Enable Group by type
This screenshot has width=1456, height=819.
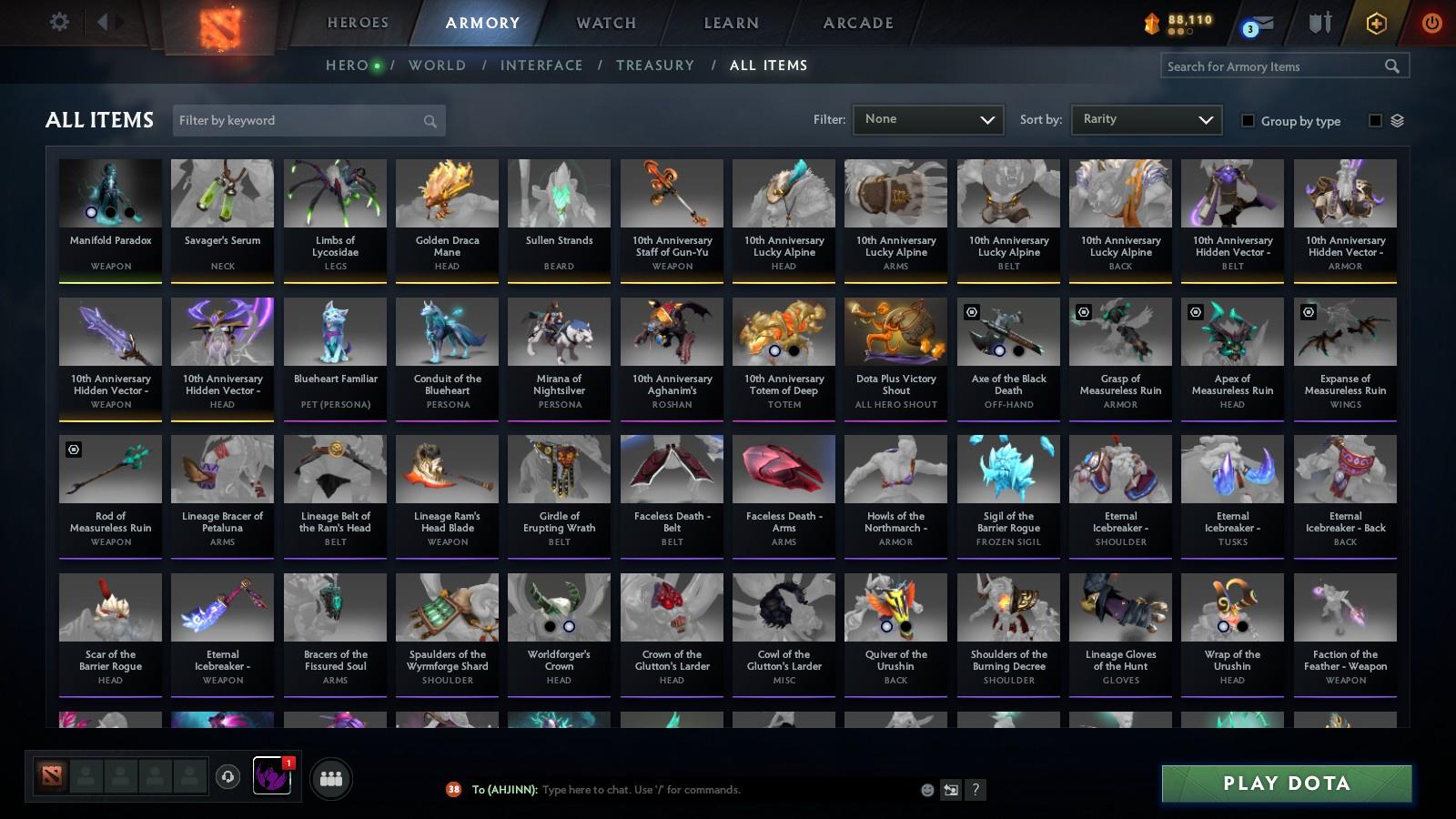pyautogui.click(x=1248, y=121)
